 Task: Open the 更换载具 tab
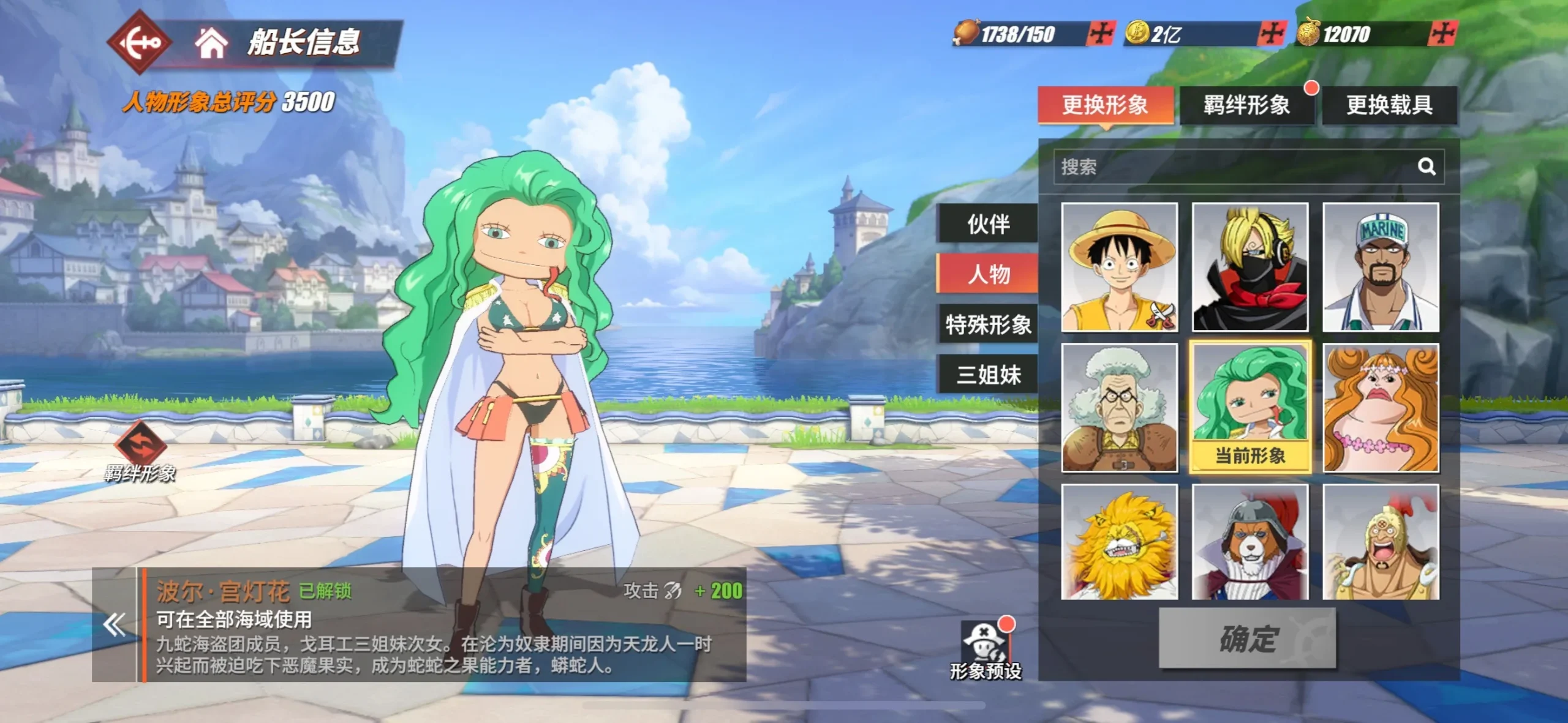tap(1389, 105)
